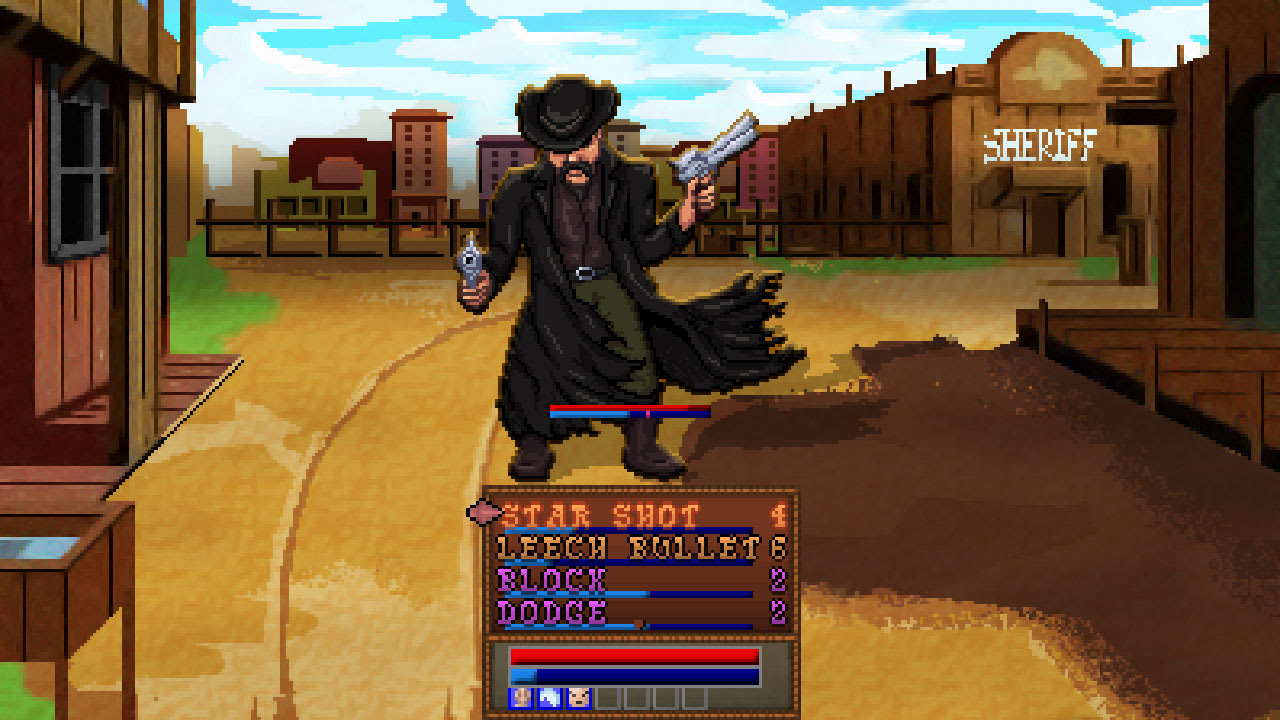Viewport: 1280px width, 720px height.
Task: Click the blue vim gauge below the health bar
Action: (635, 675)
